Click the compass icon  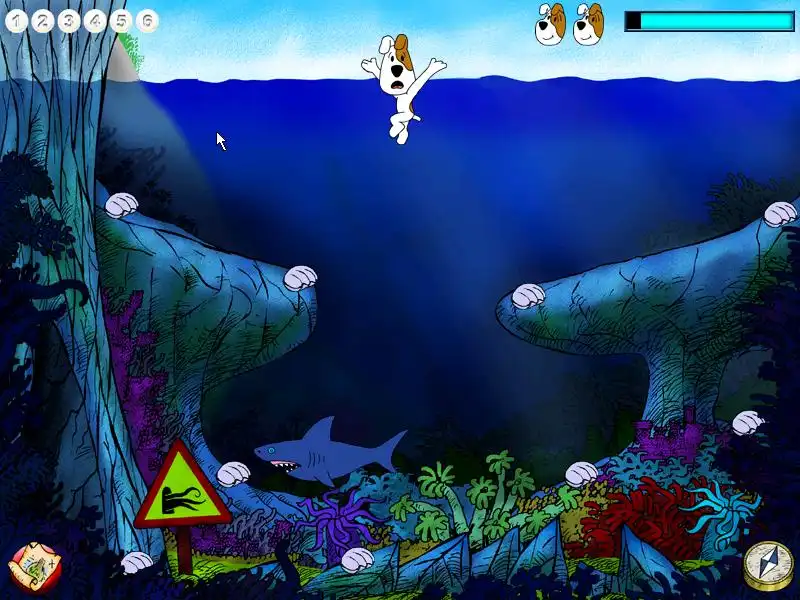tap(765, 565)
